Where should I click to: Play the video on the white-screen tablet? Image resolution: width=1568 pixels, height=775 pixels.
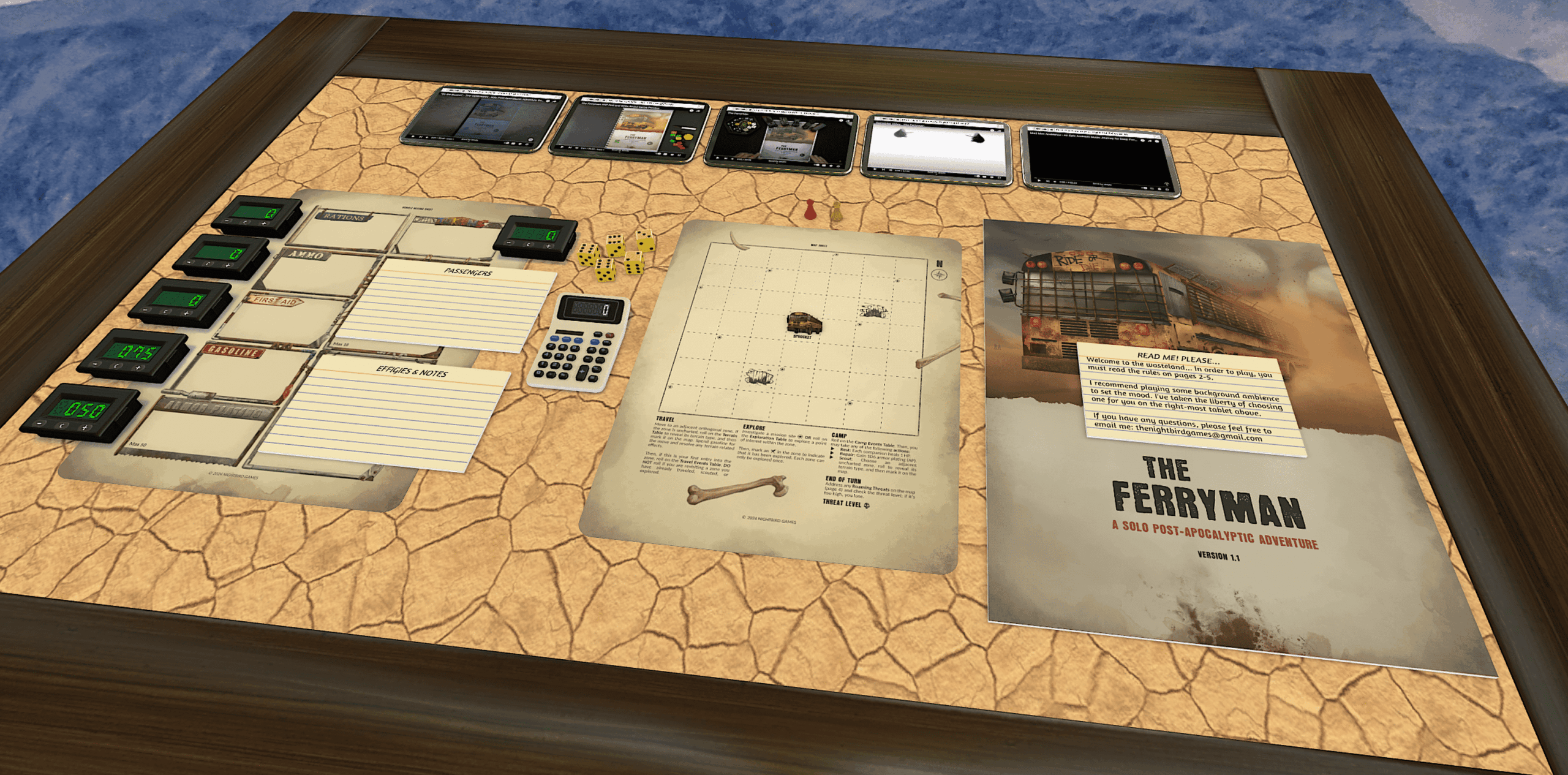(x=875, y=169)
